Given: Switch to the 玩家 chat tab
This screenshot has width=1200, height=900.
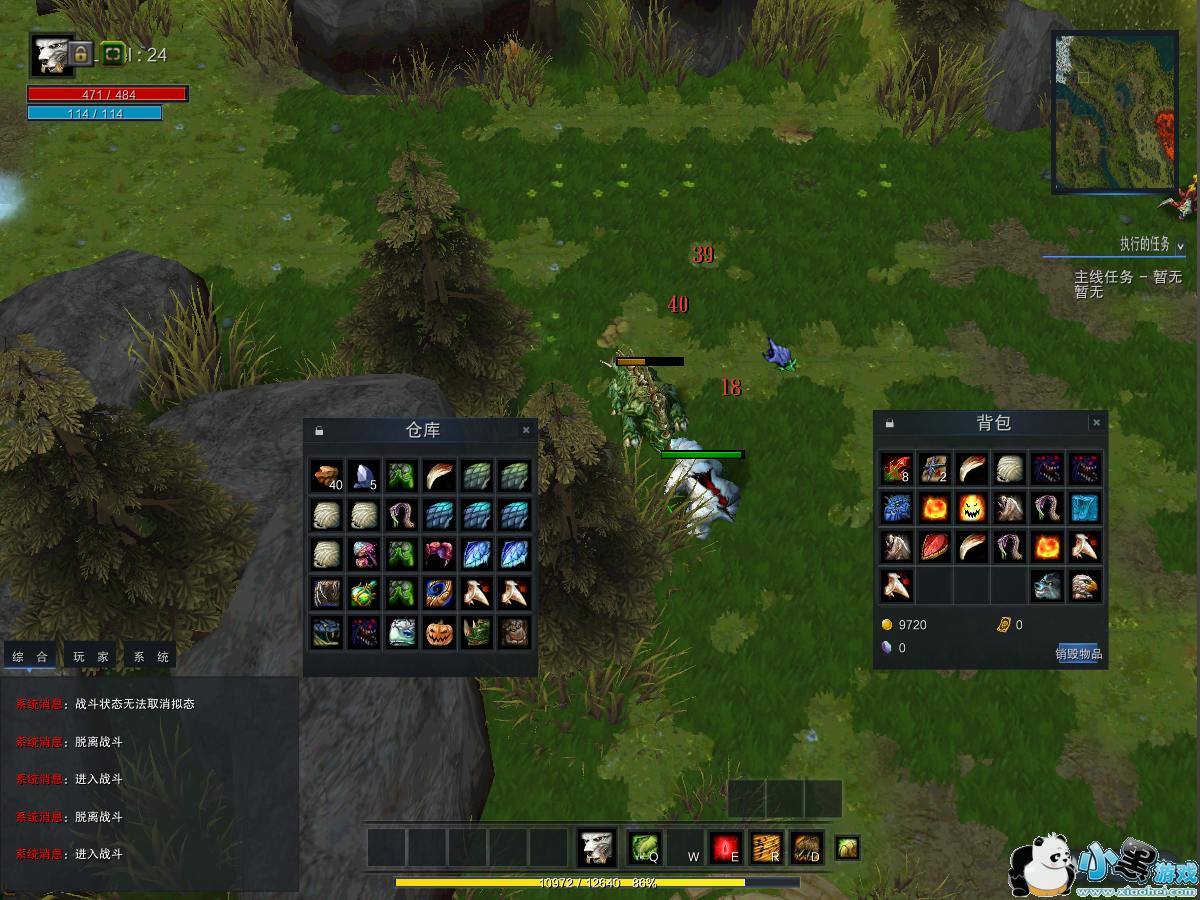Looking at the screenshot, I should [x=92, y=657].
